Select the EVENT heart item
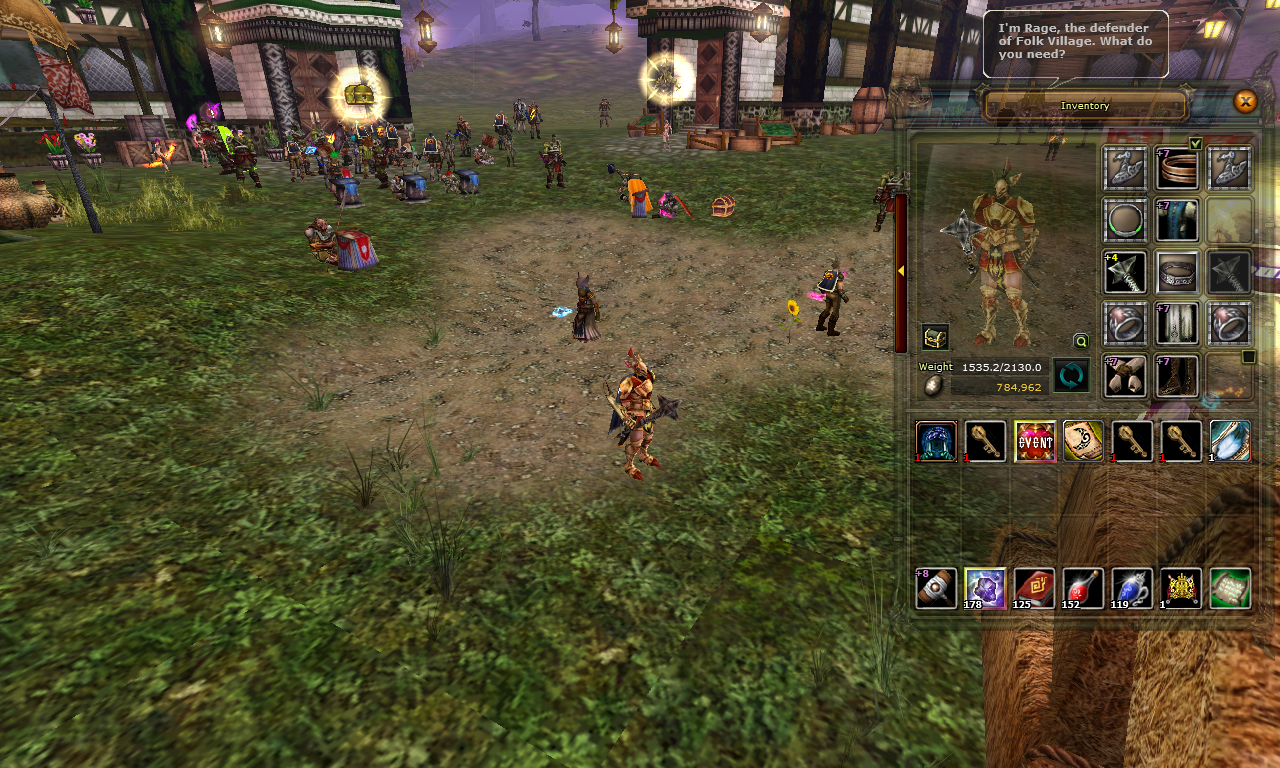The height and width of the screenshot is (768, 1280). [1034, 441]
